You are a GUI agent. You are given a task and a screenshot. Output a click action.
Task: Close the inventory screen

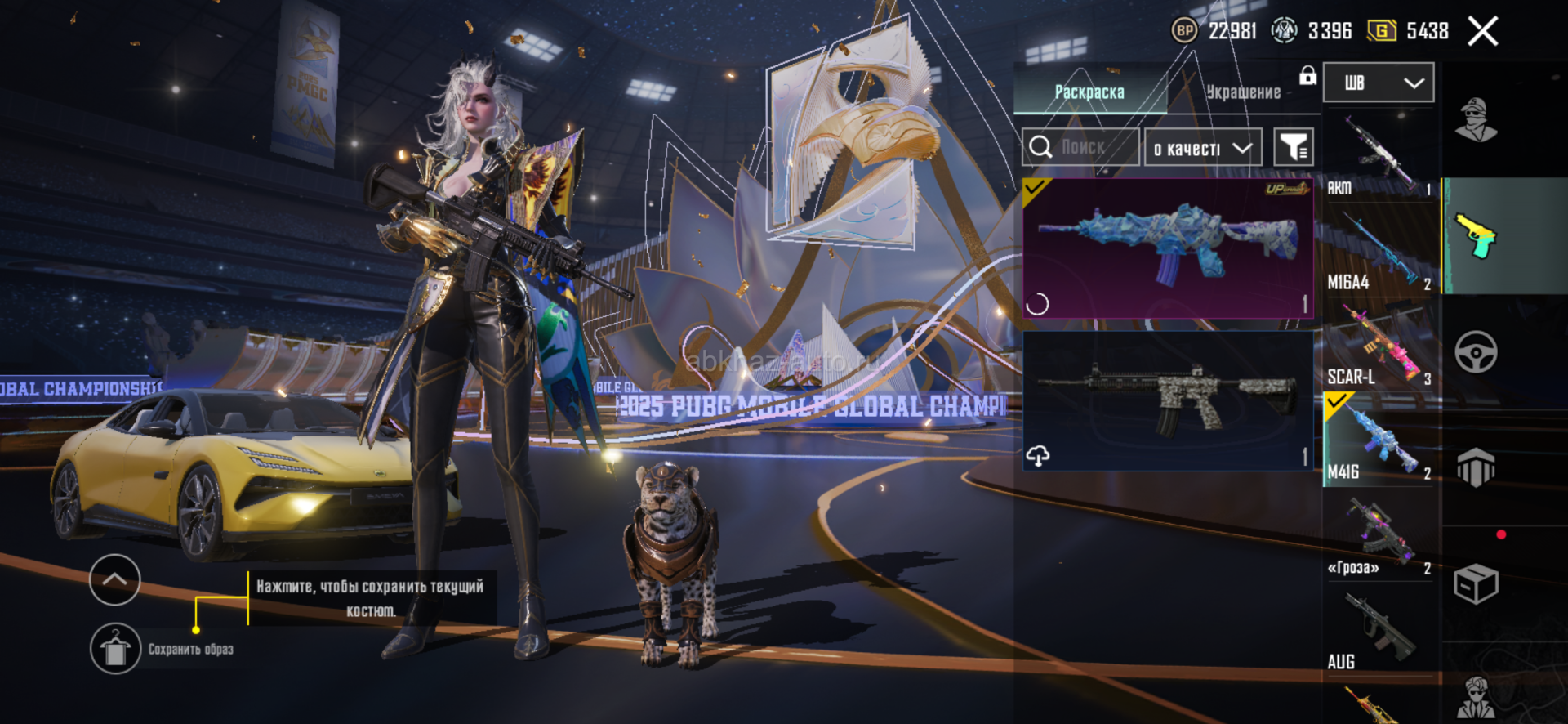click(1482, 32)
